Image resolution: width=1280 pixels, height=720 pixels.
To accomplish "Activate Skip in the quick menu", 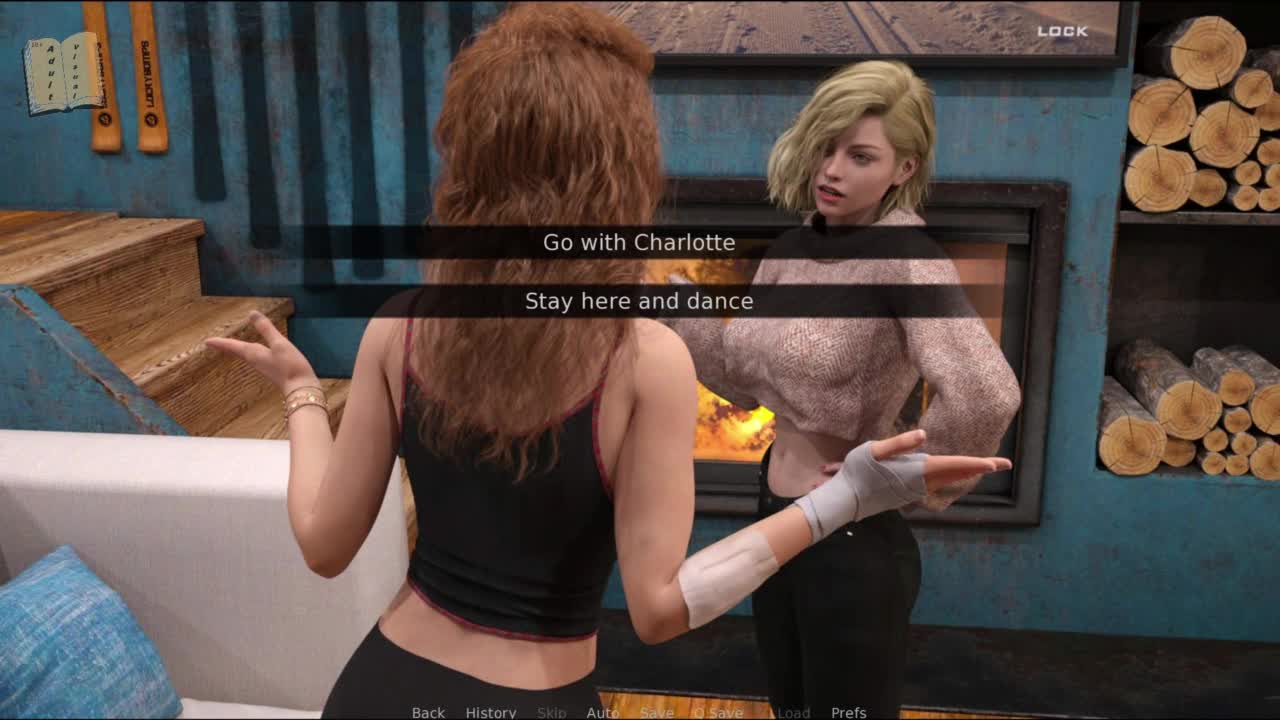I will coord(552,712).
